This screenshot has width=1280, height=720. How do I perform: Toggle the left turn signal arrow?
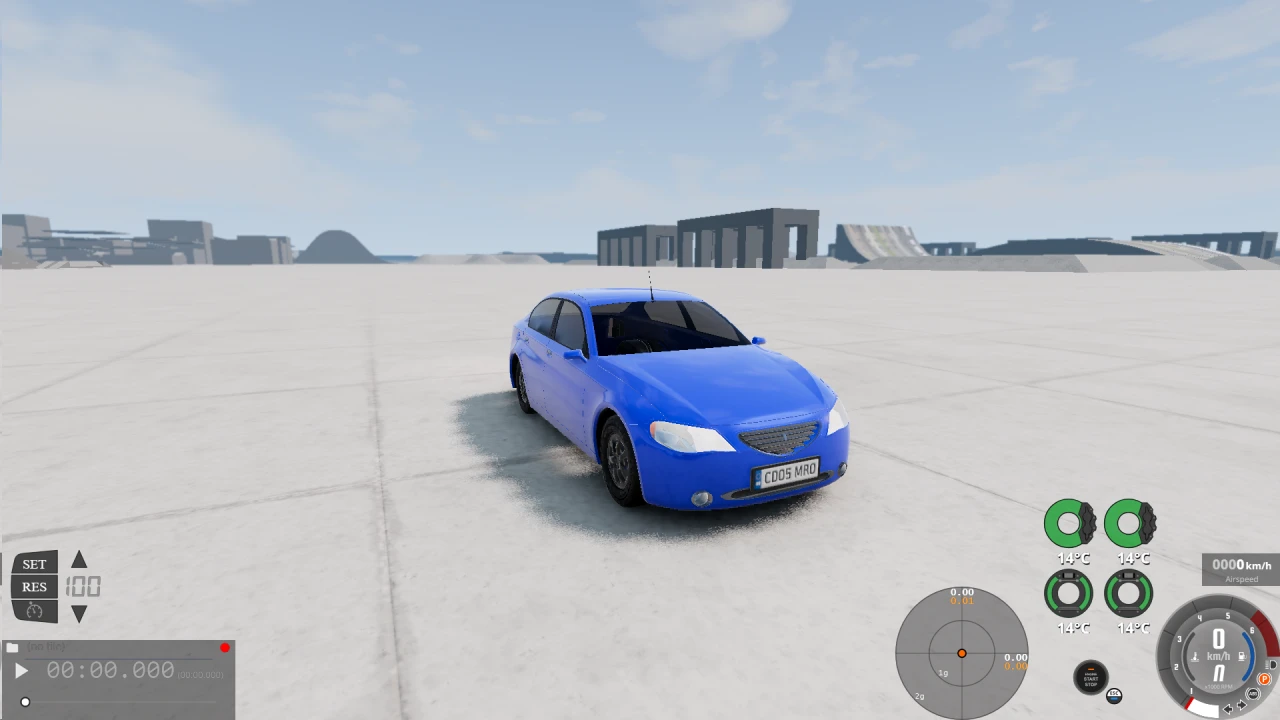[1228, 709]
